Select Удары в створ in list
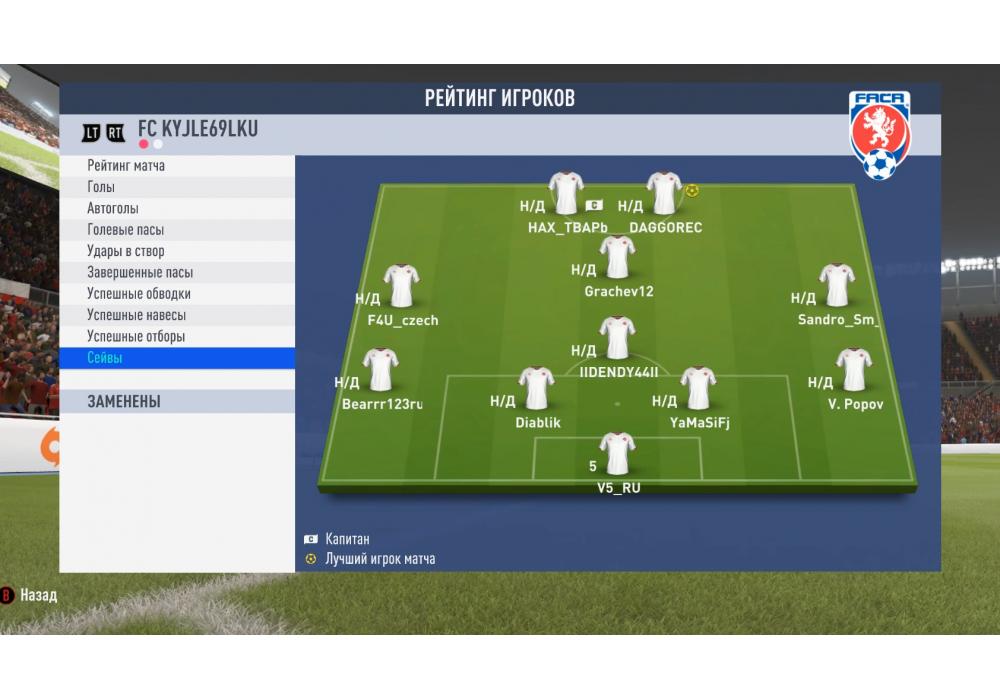Image resolution: width=1000 pixels, height=700 pixels. click(176, 251)
